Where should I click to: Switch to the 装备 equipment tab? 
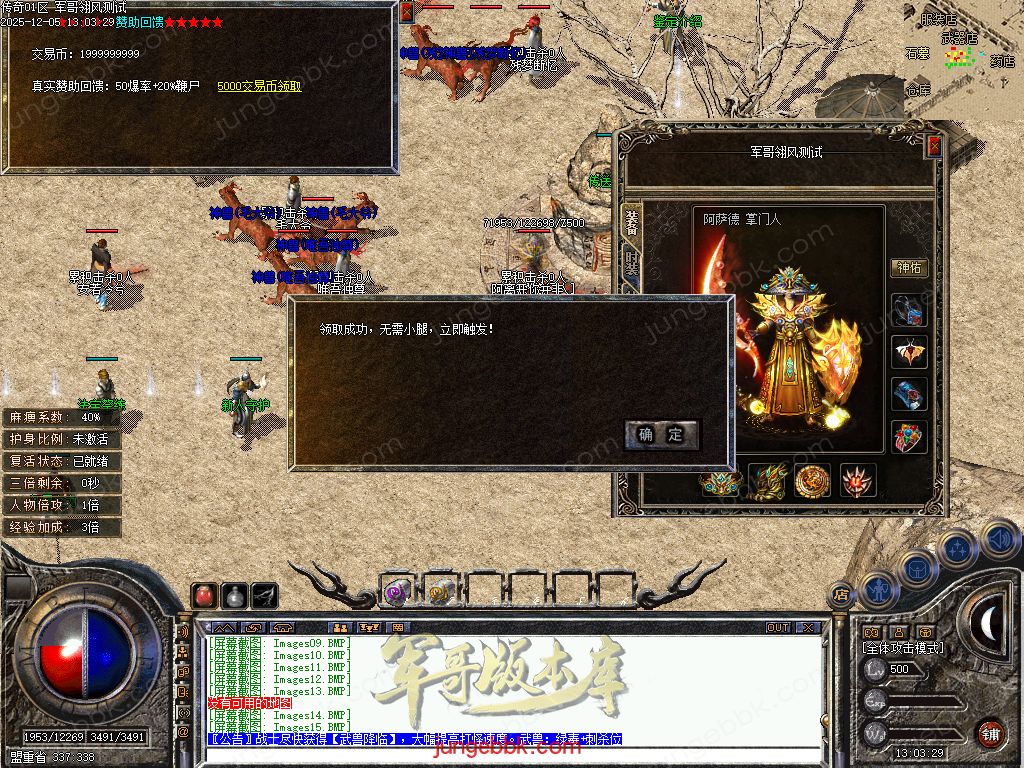tap(631, 222)
